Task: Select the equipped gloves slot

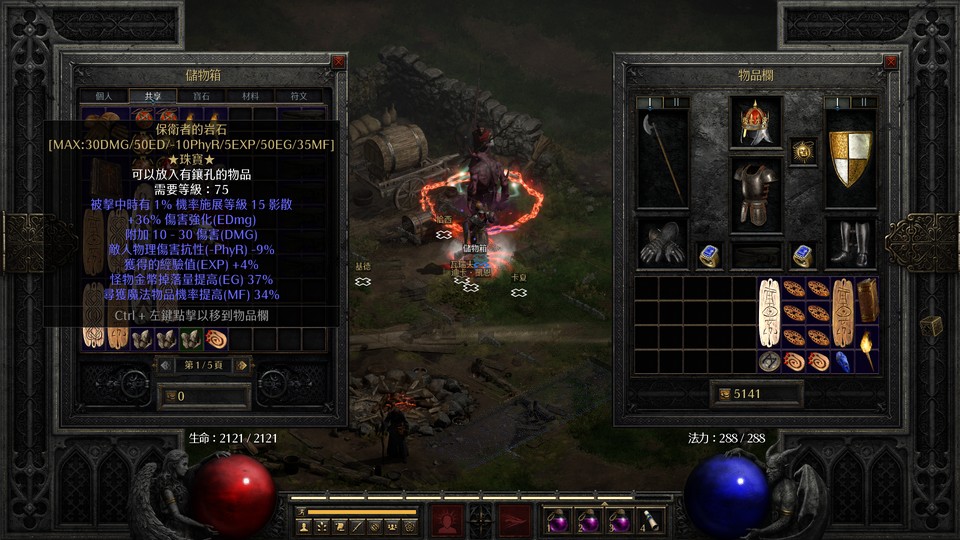Action: click(662, 243)
